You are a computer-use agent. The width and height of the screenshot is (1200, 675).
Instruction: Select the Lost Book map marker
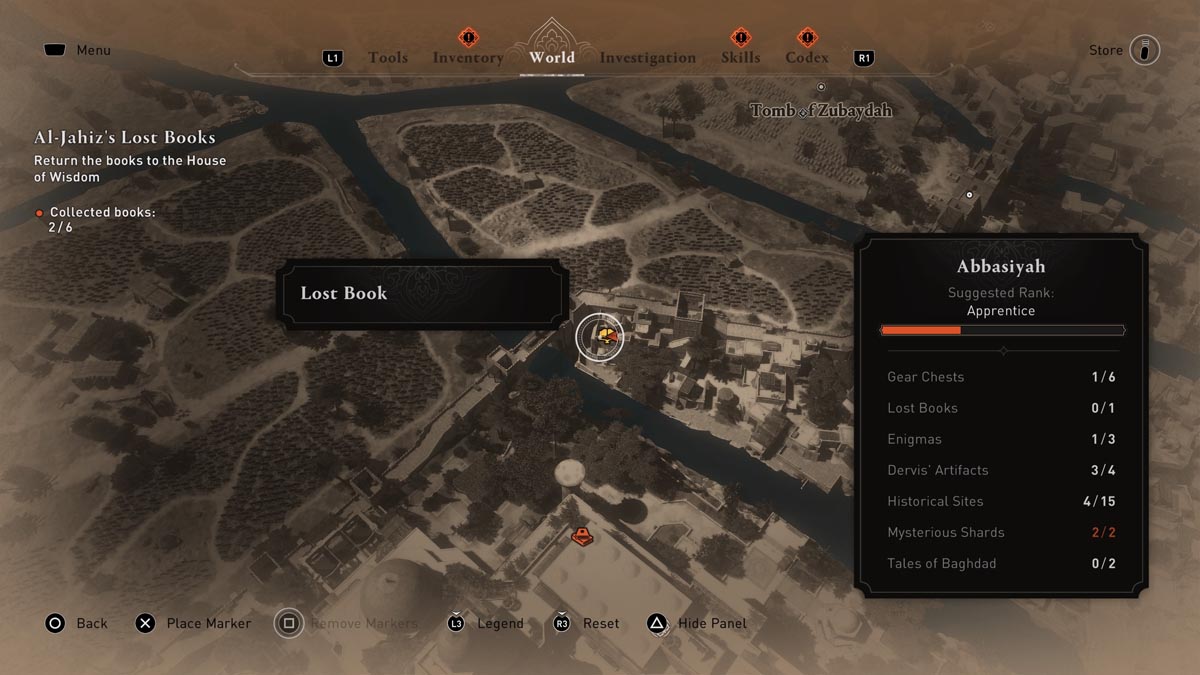coord(600,335)
